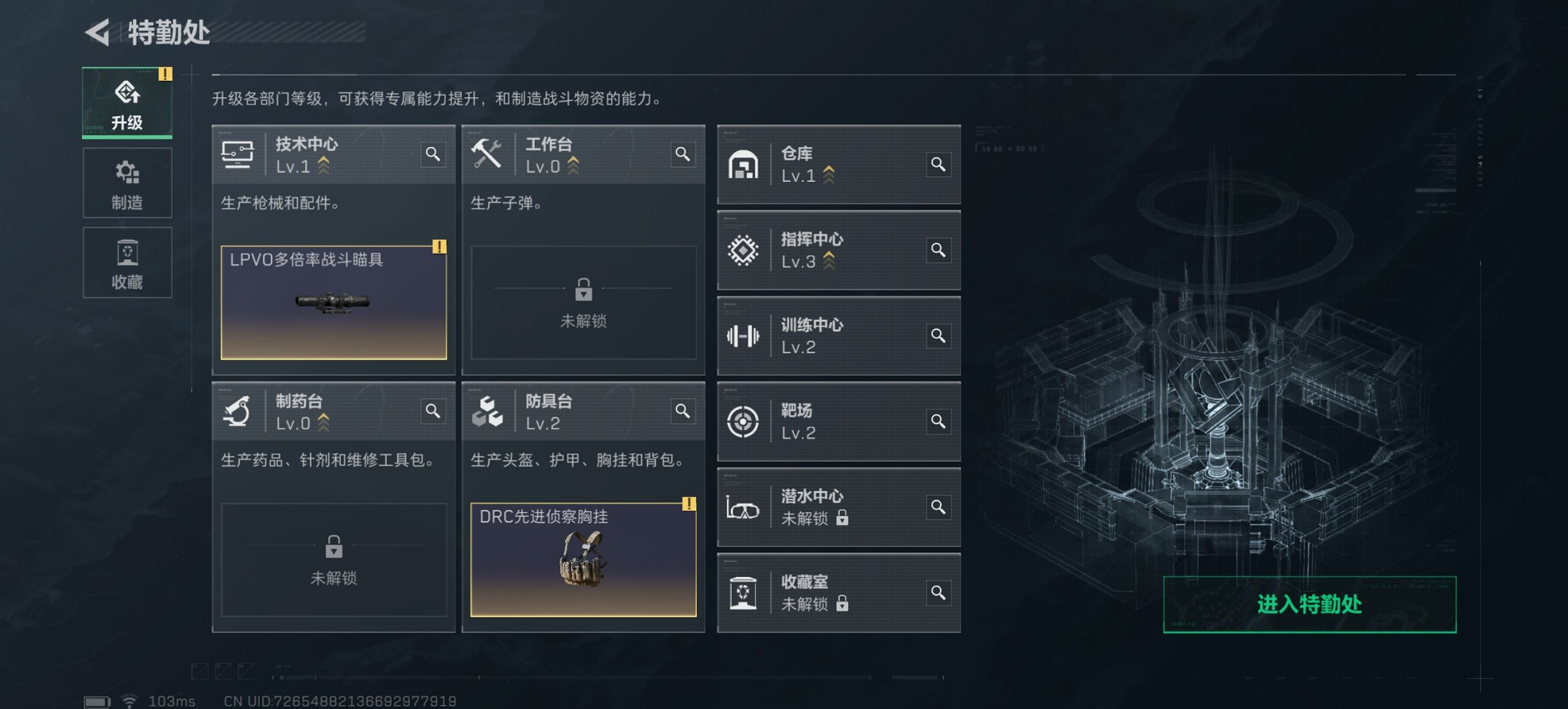The image size is (1568, 709).
Task: Switch to the 制造 sidebar tab
Action: click(x=127, y=183)
